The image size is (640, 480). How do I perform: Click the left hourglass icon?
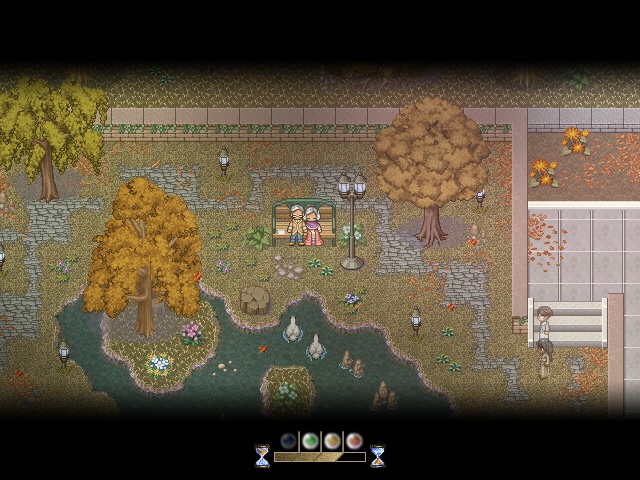point(262,456)
